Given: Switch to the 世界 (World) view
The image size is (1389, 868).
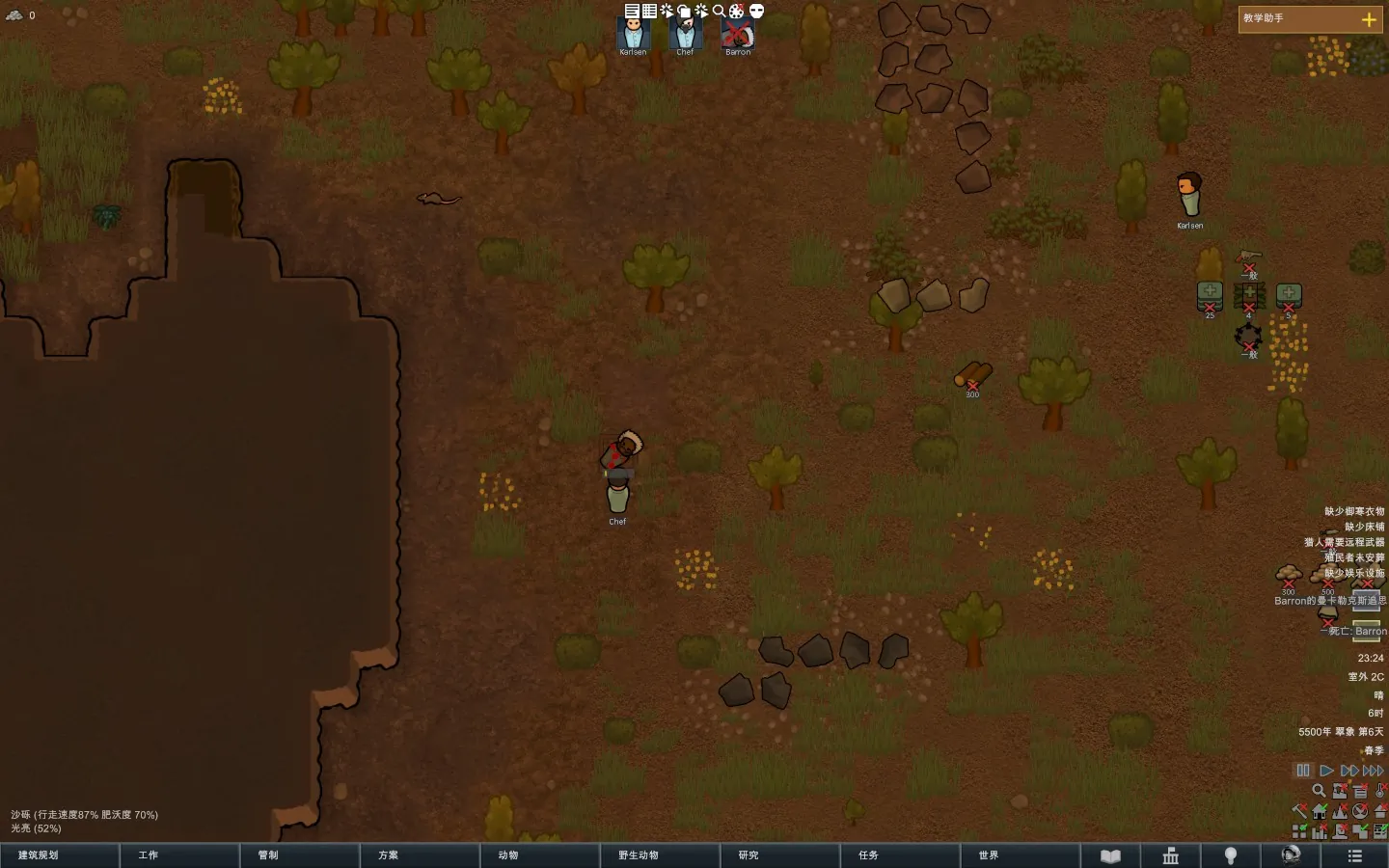Looking at the screenshot, I should pos(1020,855).
